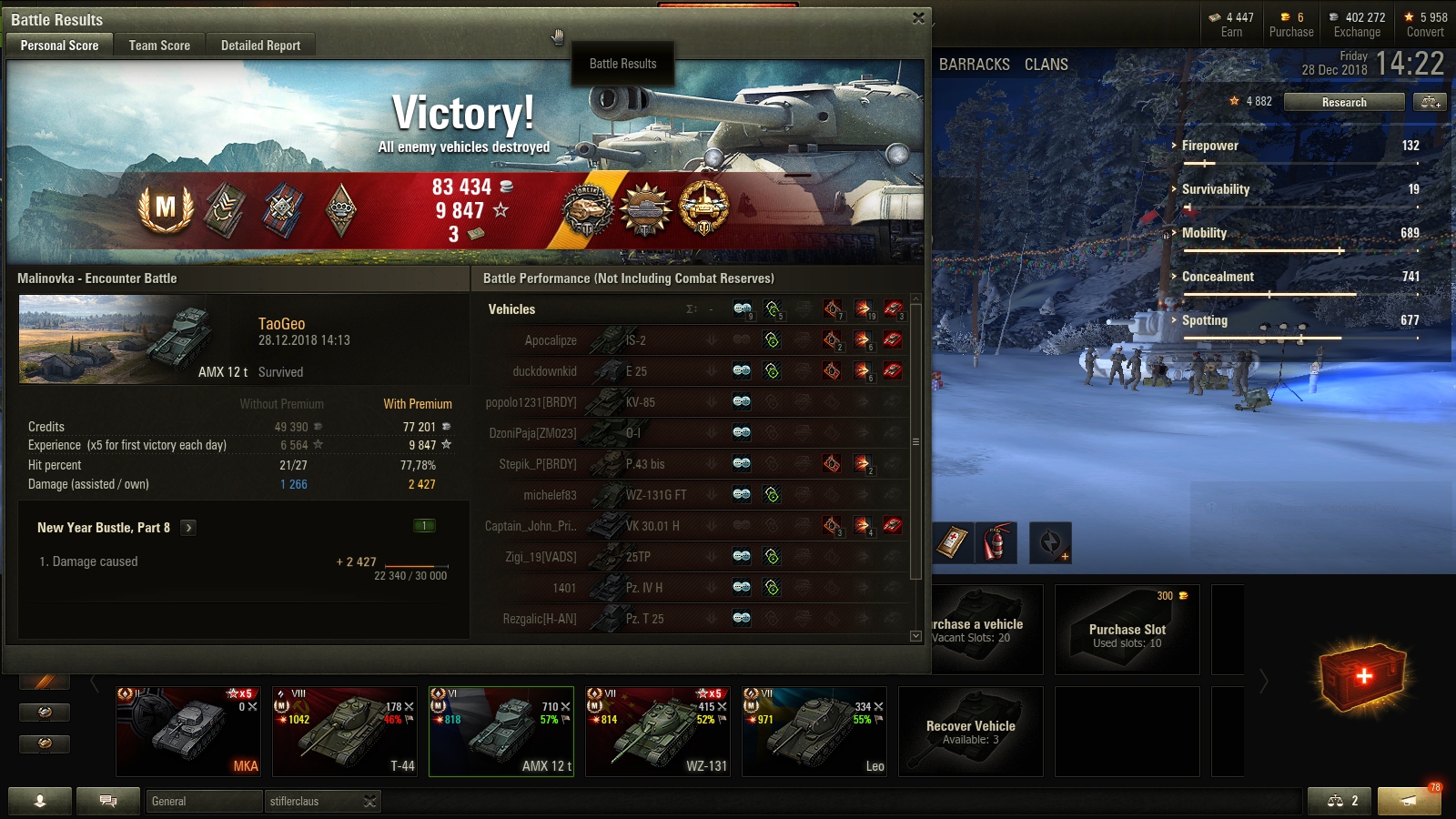
Task: Open the Barracks menu
Action: tap(974, 65)
